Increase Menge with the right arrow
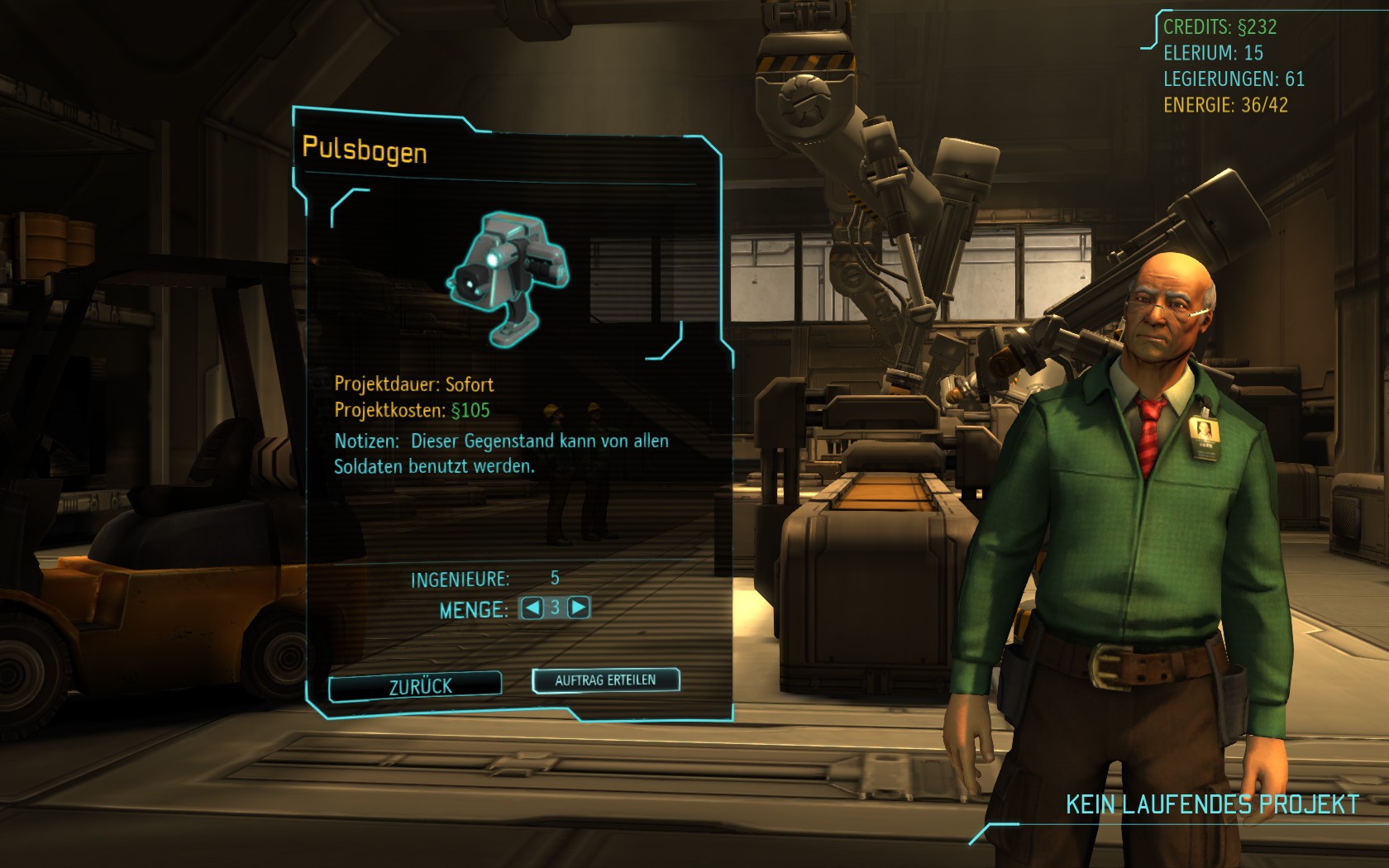1389x868 pixels. [x=579, y=608]
